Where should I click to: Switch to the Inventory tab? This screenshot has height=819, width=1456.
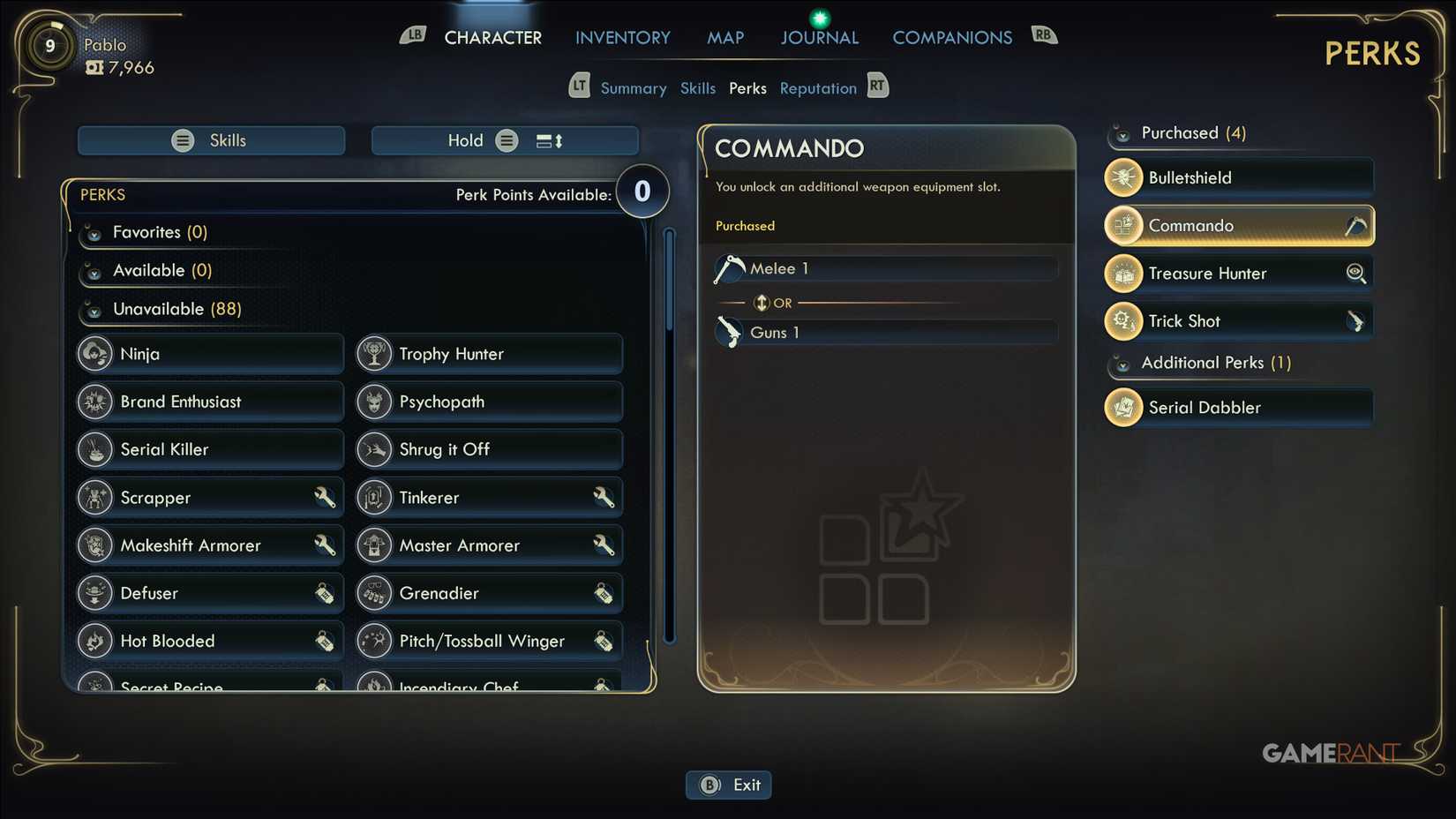pyautogui.click(x=622, y=37)
